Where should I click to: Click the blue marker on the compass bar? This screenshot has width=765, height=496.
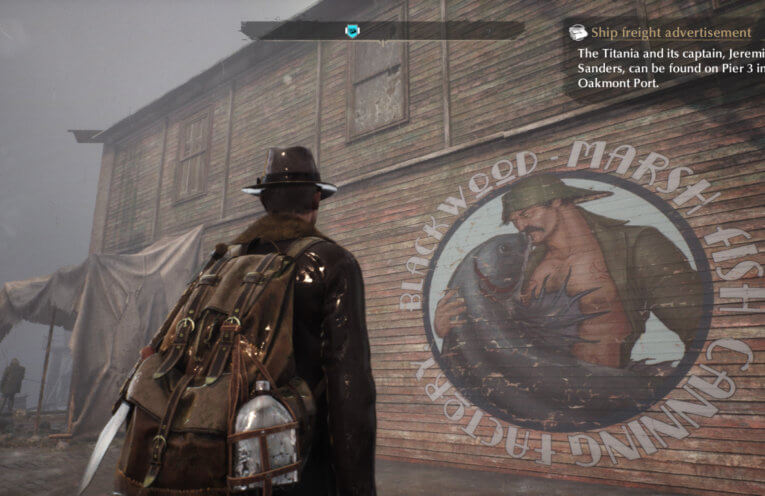click(352, 31)
